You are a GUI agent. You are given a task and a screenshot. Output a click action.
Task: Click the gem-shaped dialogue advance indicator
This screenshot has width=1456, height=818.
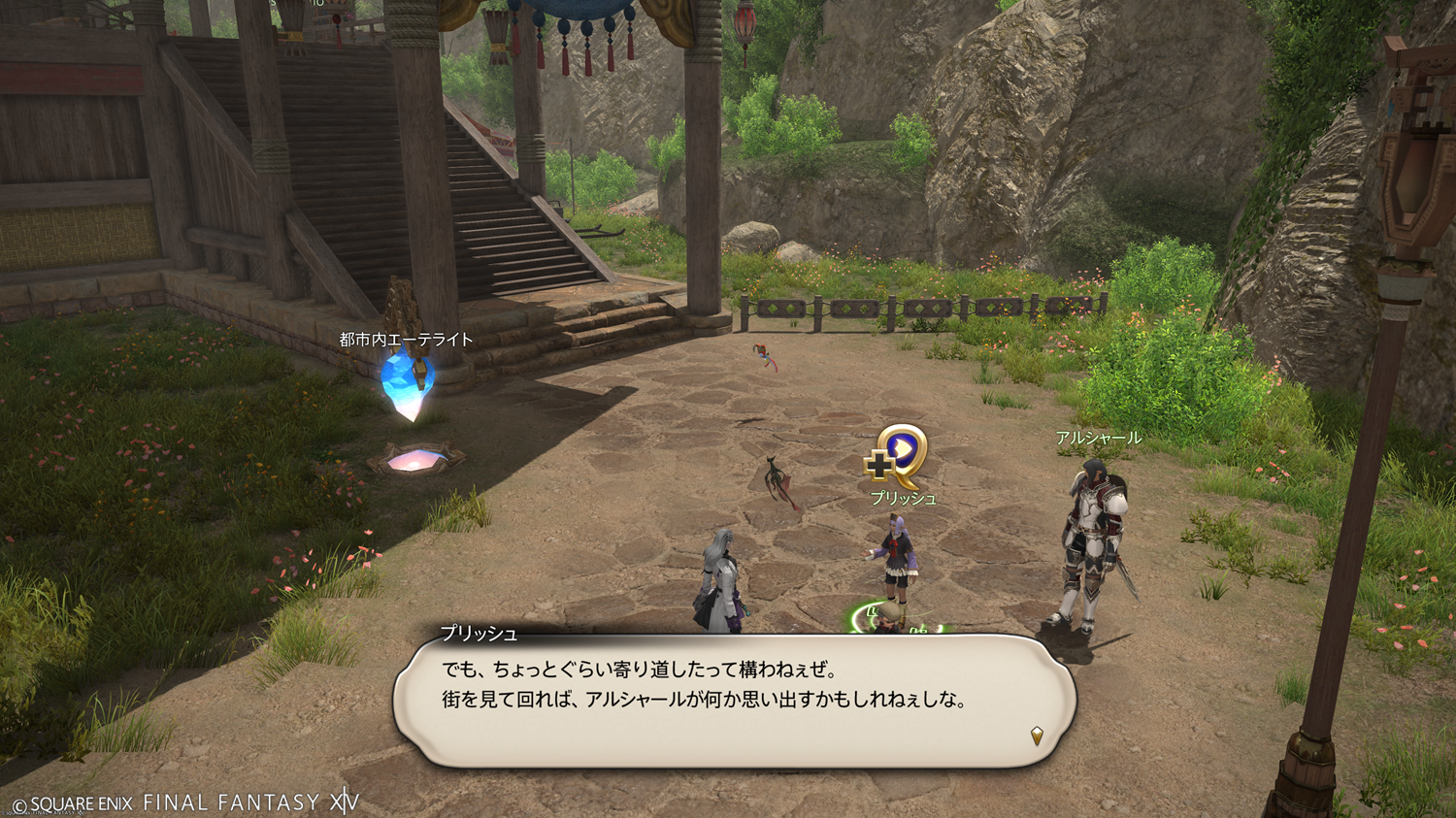(x=1037, y=736)
